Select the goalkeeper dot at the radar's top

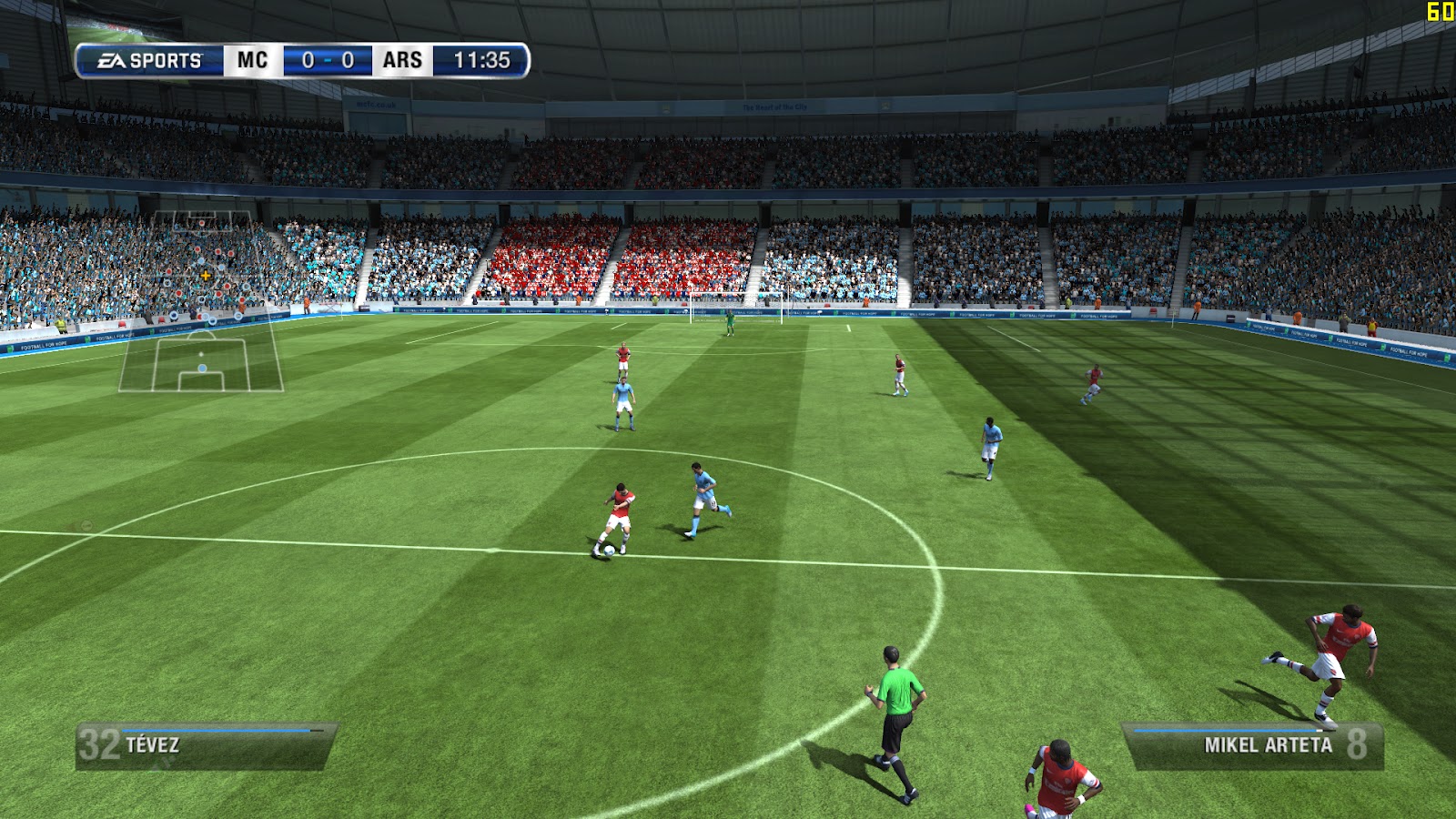pyautogui.click(x=201, y=222)
